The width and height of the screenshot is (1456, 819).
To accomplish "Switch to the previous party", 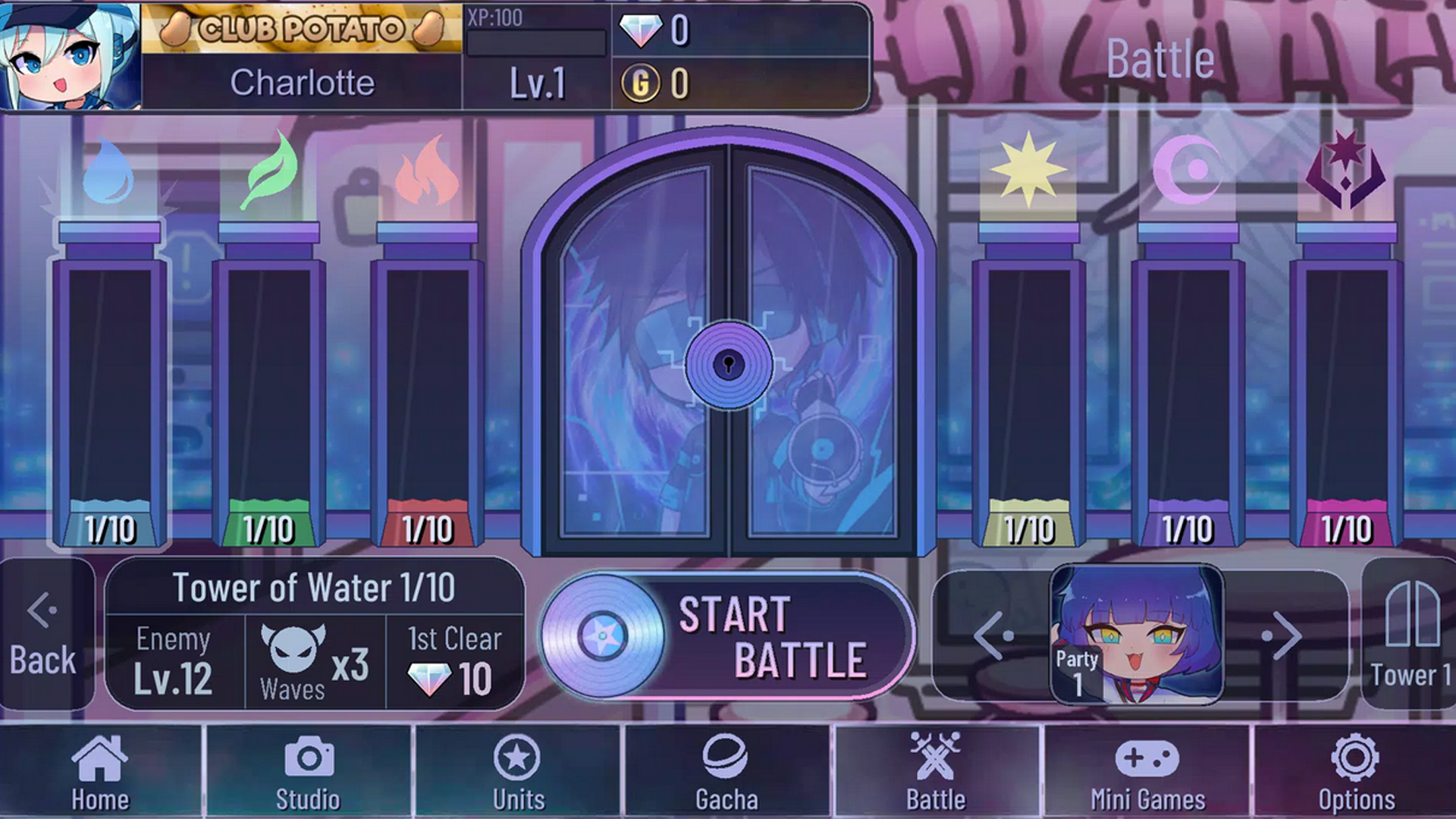I will tap(994, 635).
